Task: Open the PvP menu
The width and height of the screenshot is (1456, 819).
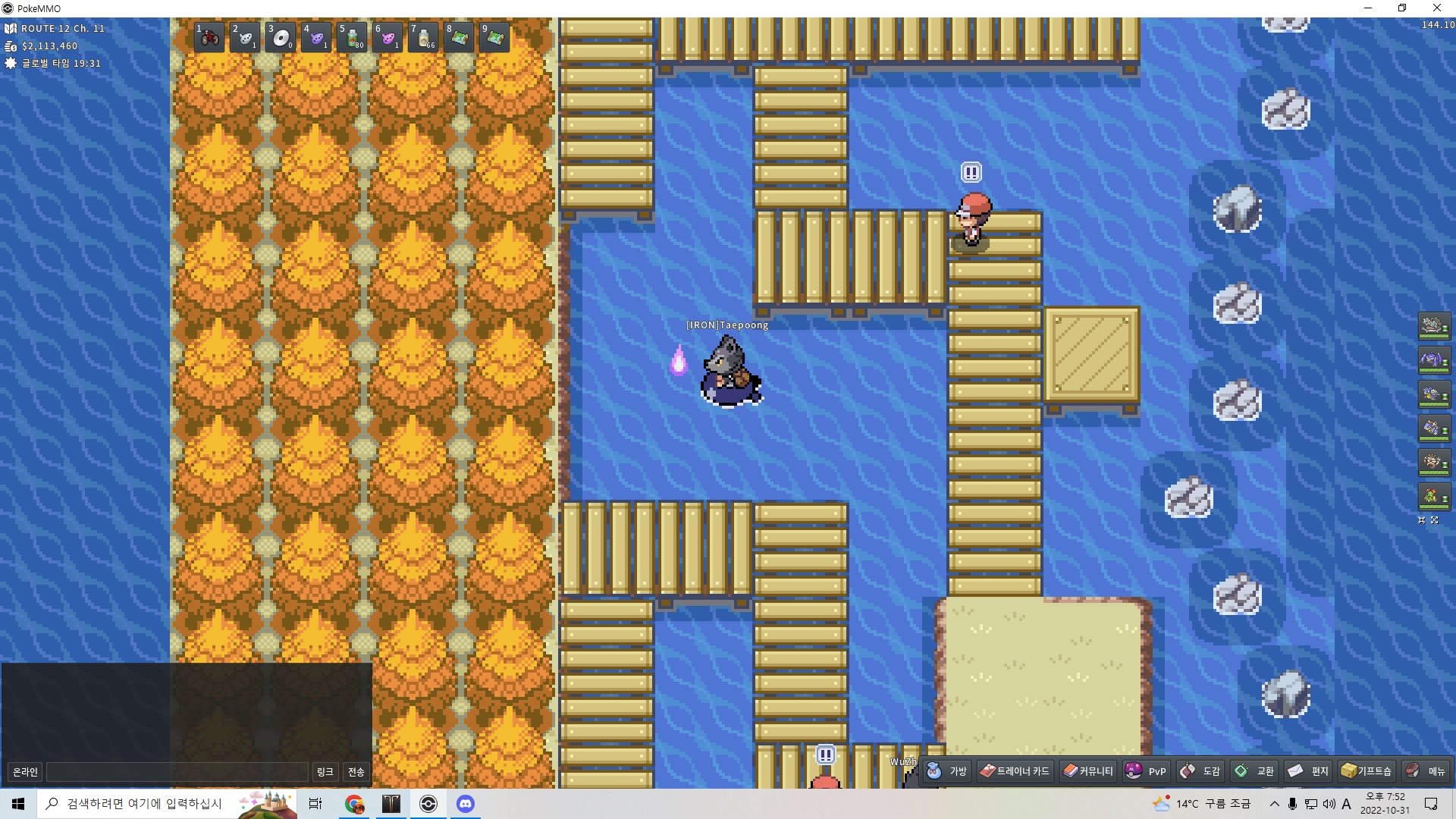Action: 1146,771
